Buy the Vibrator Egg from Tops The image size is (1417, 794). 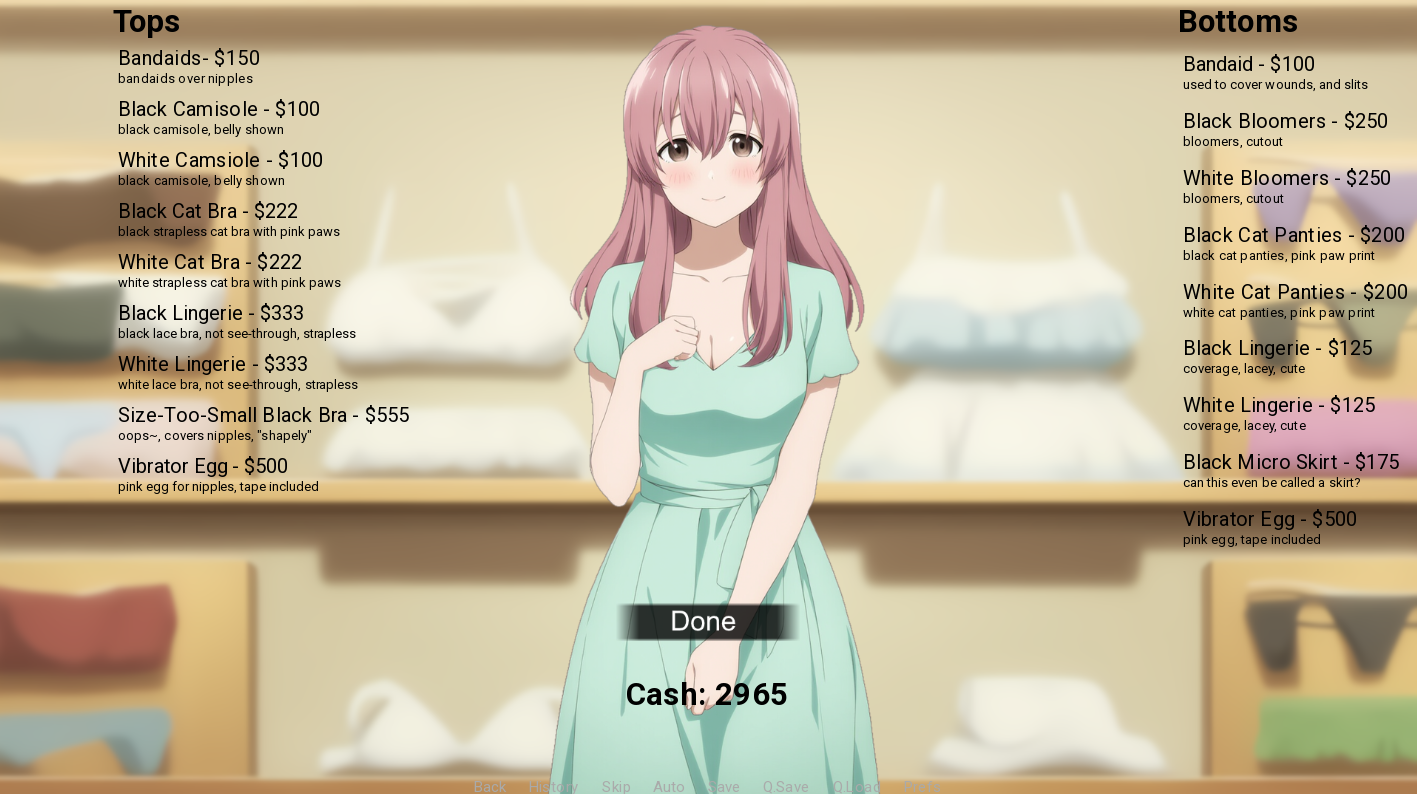coord(202,466)
